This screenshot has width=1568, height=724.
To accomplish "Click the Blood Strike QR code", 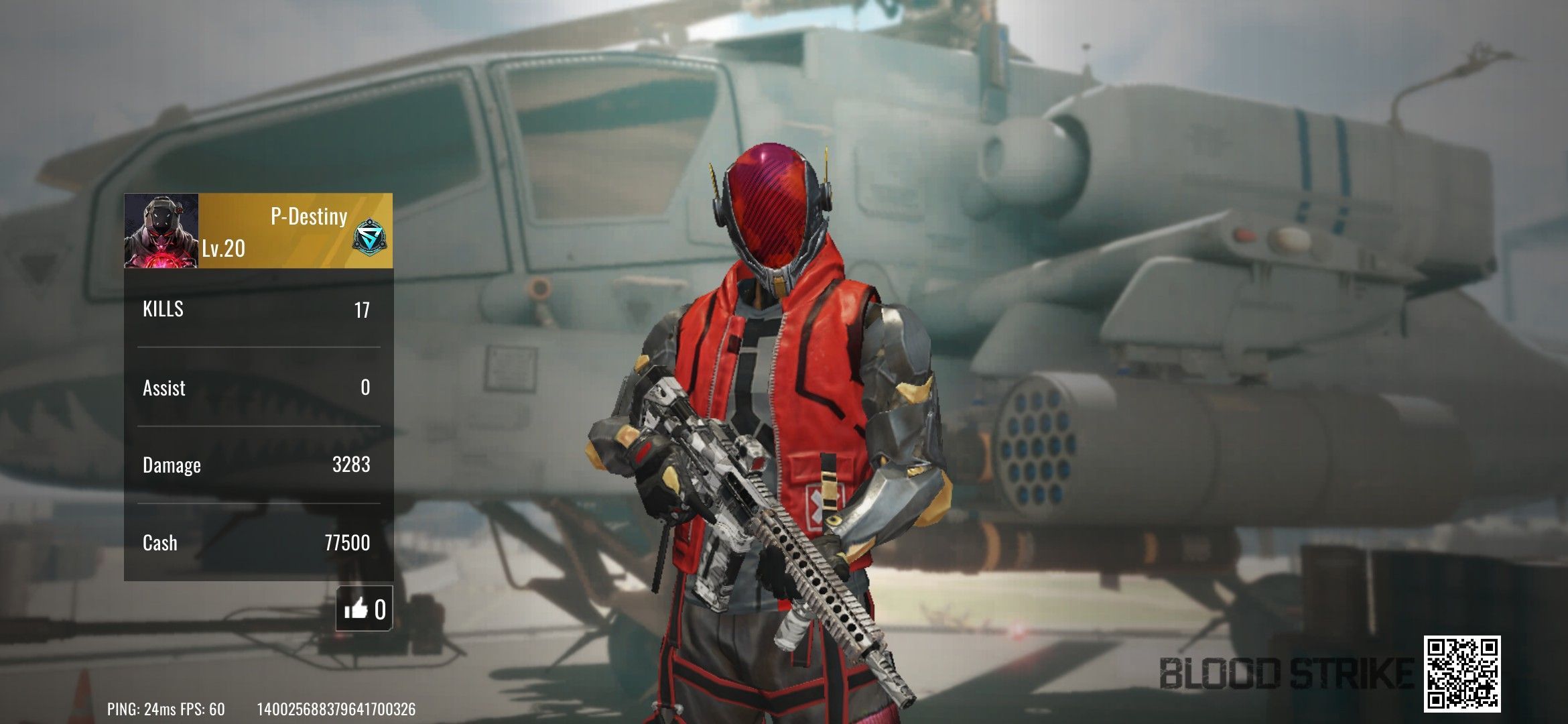I will coord(1461,674).
